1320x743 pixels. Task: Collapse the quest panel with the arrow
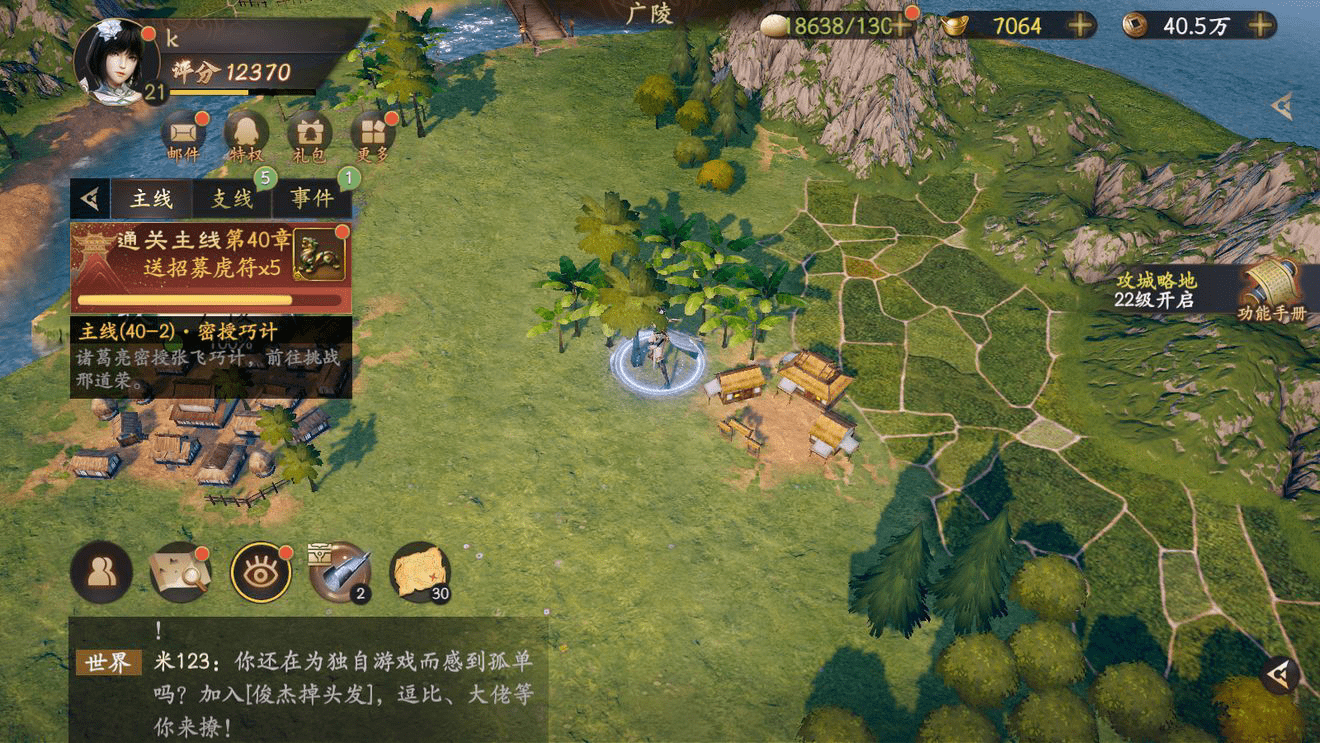click(x=90, y=199)
